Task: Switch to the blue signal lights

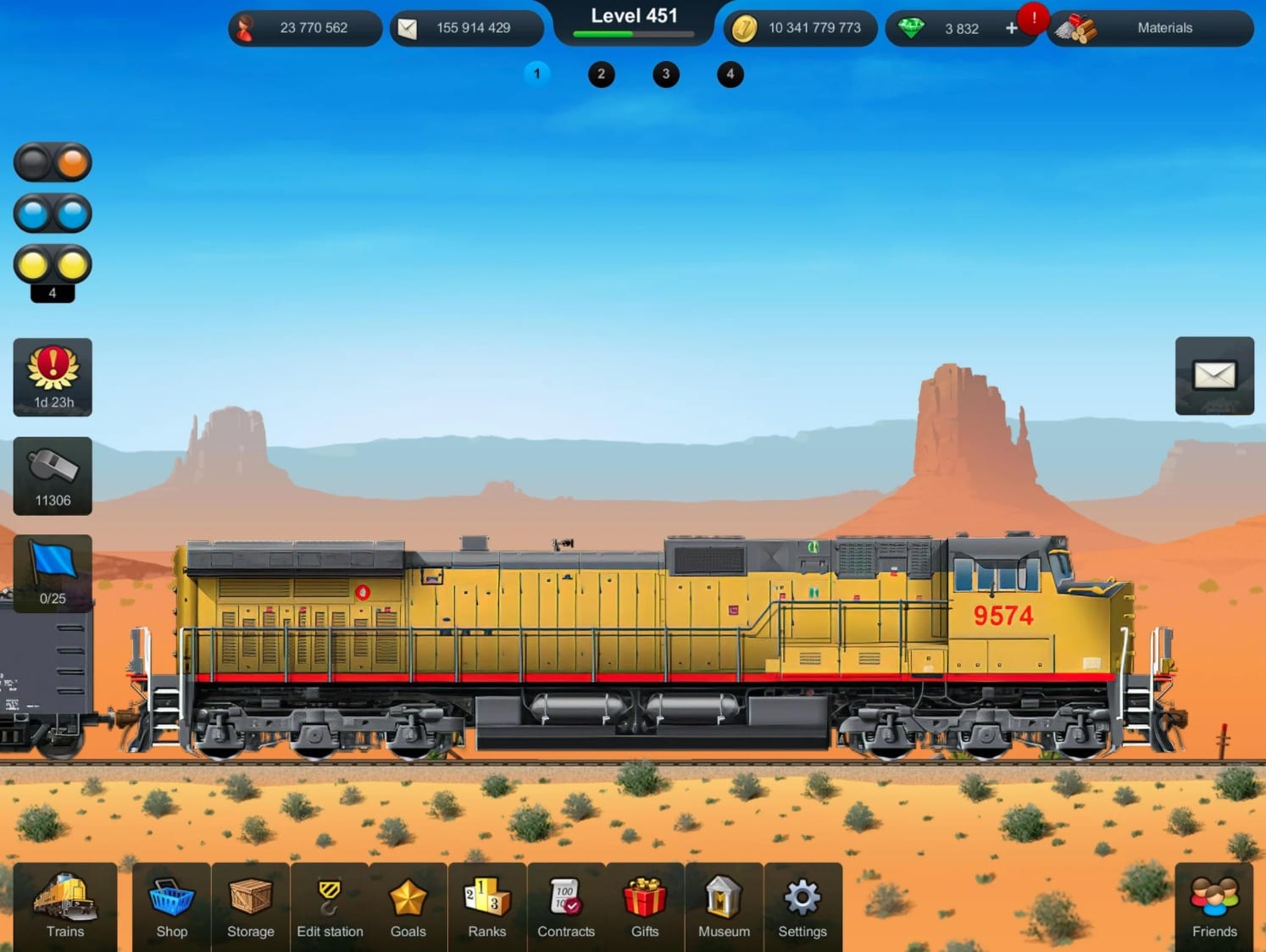Action: click(x=53, y=213)
